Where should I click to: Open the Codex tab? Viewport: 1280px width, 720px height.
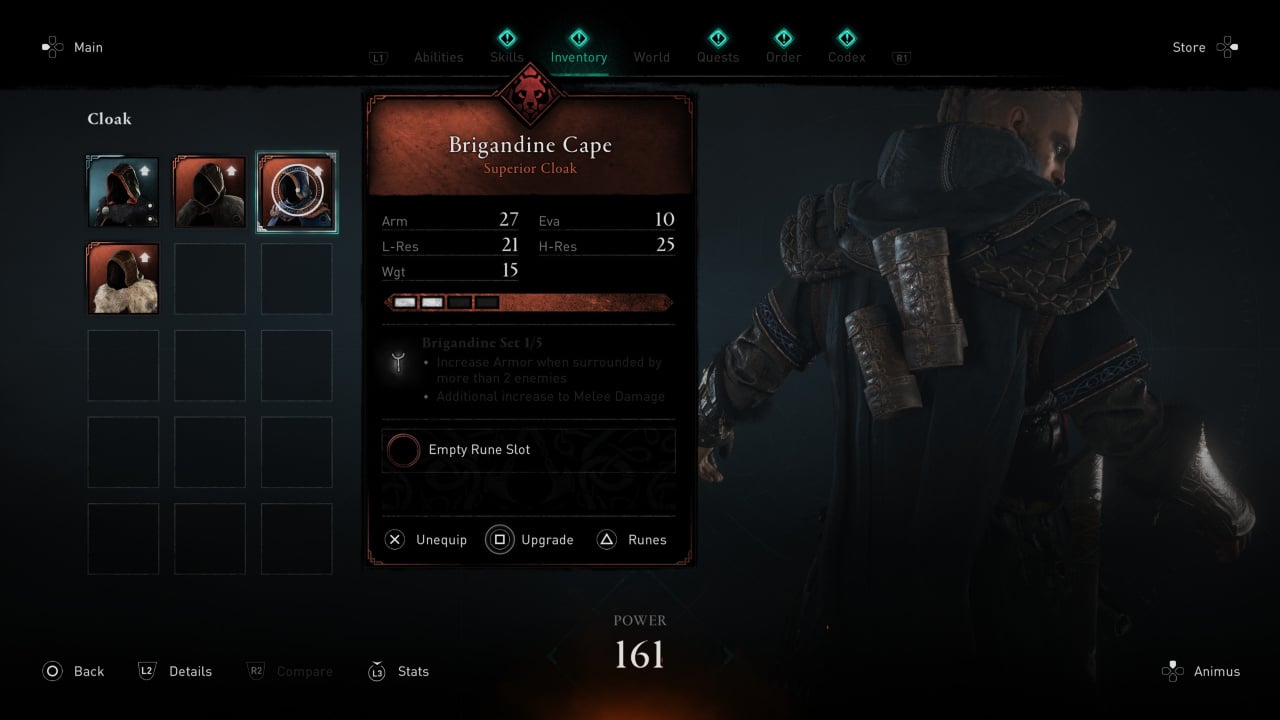[846, 57]
